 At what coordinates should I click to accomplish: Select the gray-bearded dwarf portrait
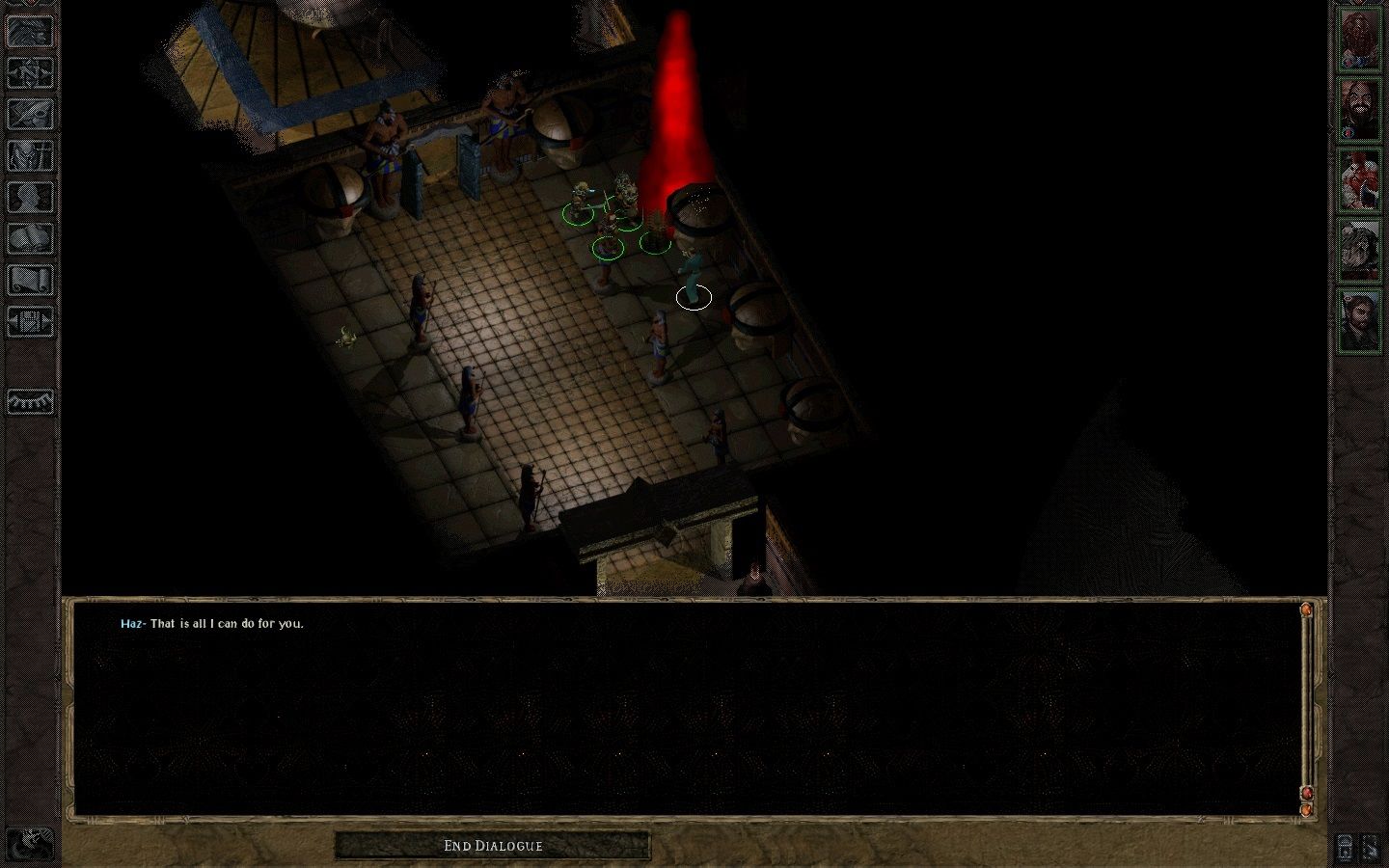[1359, 250]
